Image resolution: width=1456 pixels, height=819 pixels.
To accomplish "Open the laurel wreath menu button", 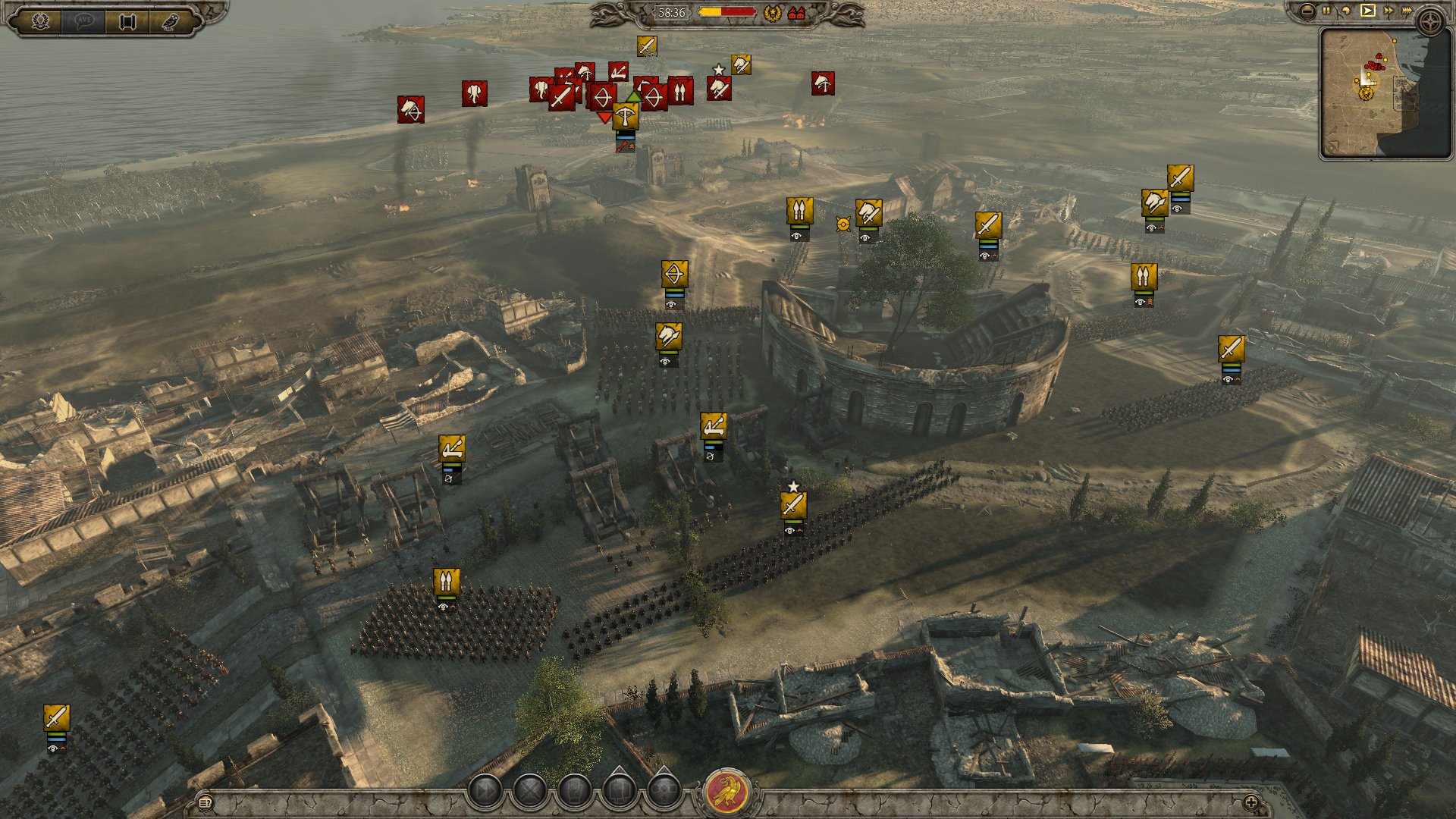I will [x=41, y=20].
